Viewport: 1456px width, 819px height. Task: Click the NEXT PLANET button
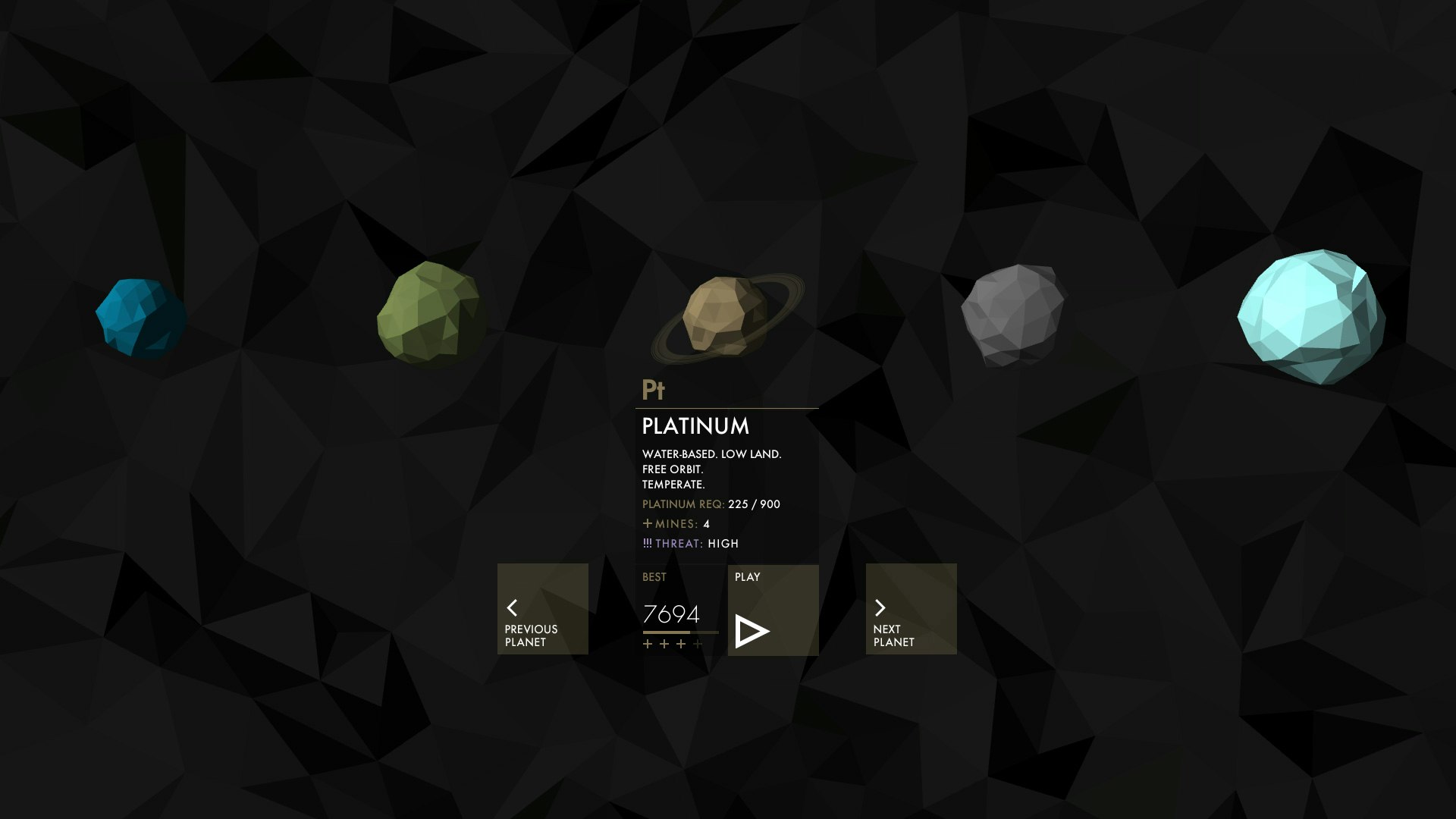911,609
